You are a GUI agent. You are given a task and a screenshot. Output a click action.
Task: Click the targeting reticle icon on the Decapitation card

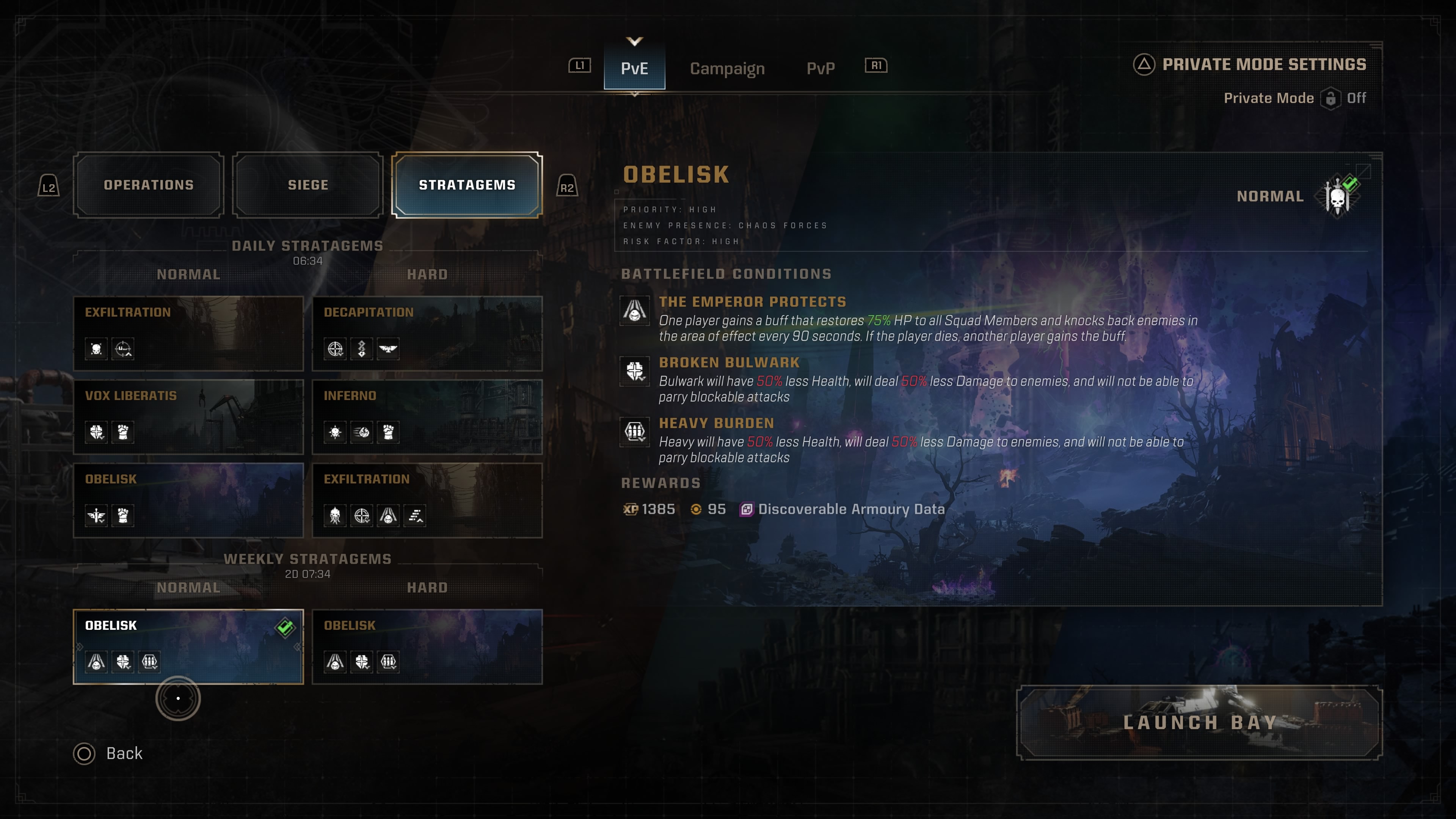coord(335,349)
